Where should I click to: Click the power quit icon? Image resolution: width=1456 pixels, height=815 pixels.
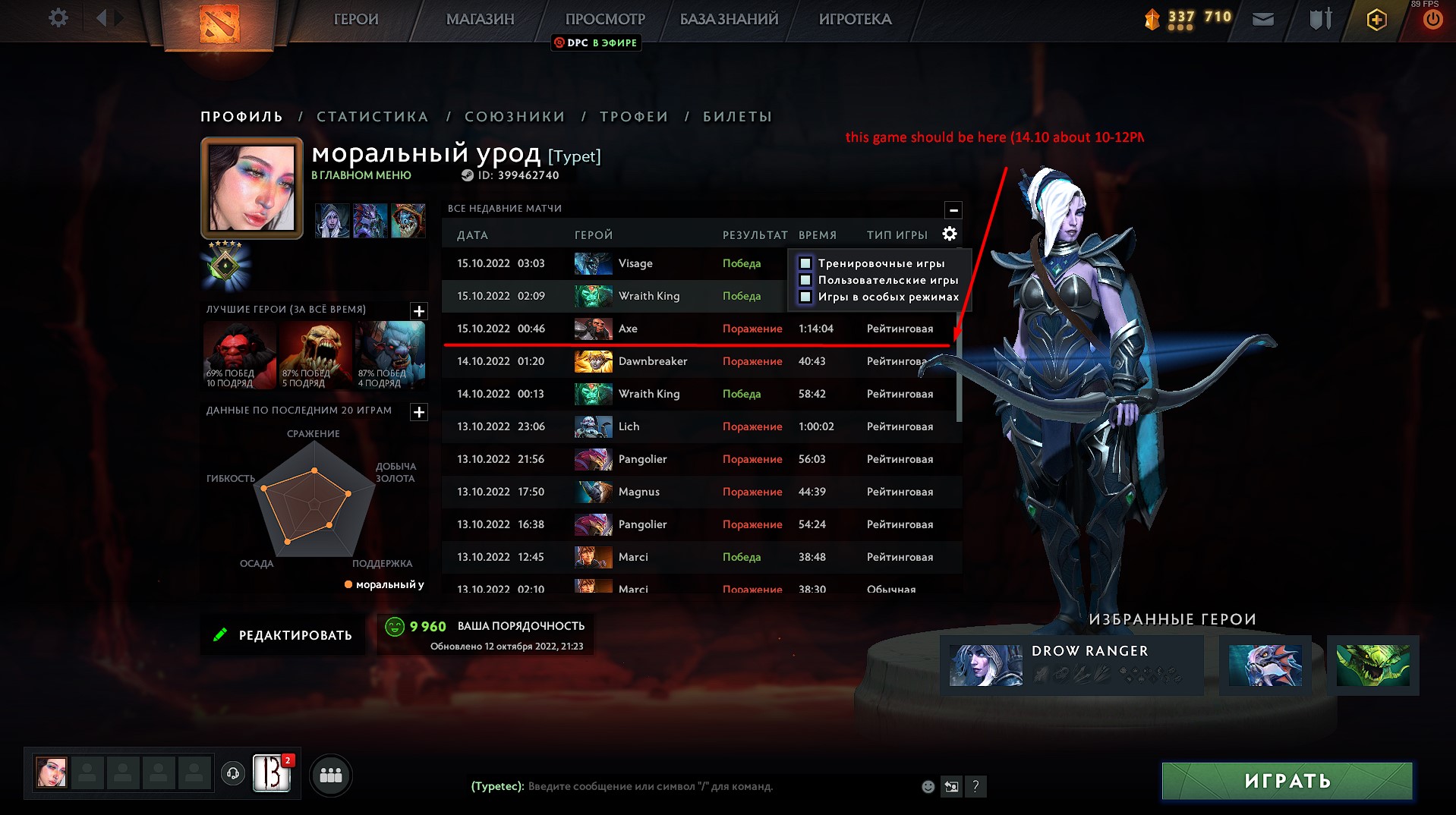[1433, 18]
